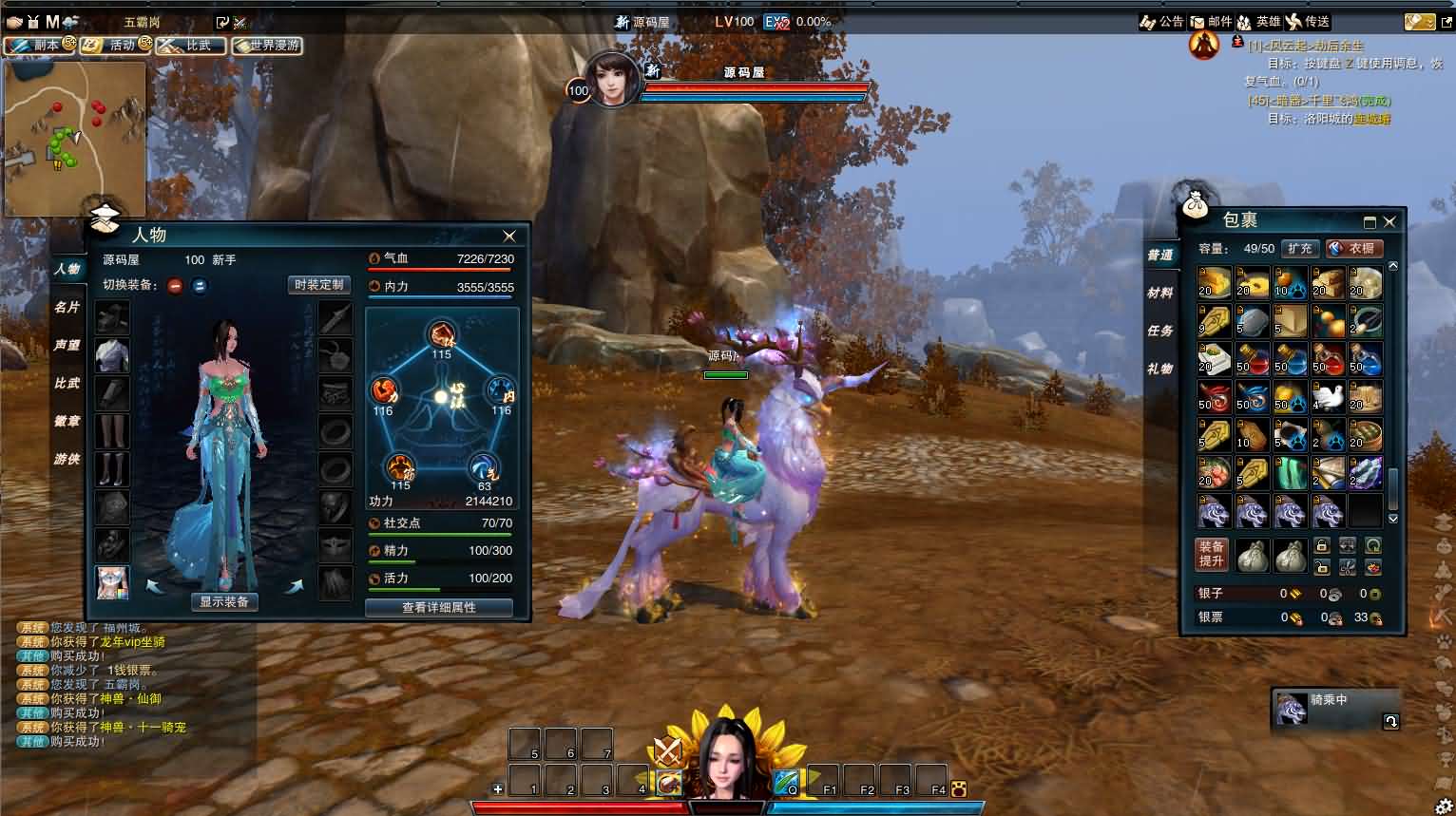Expand bag capacity with 扩充 button
The height and width of the screenshot is (816, 1456).
pyautogui.click(x=1299, y=248)
